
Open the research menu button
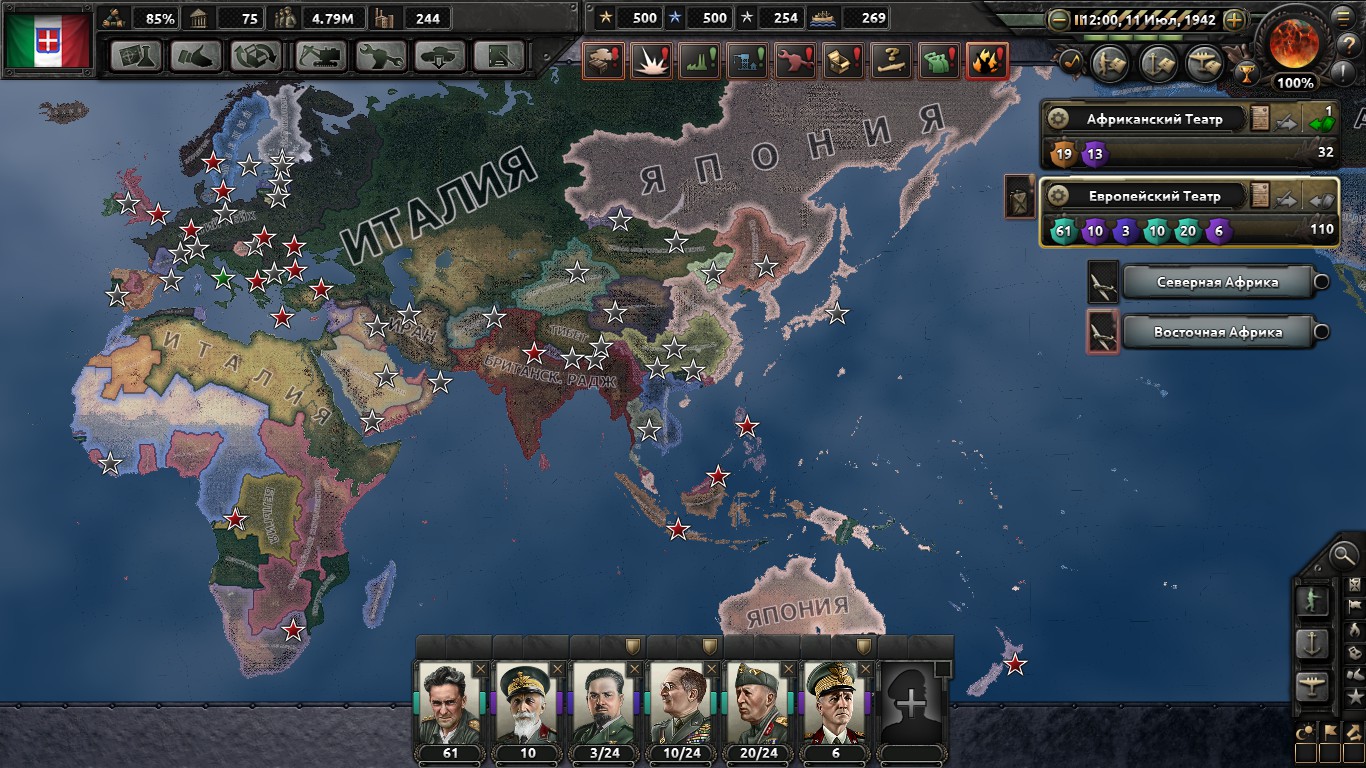tap(136, 56)
